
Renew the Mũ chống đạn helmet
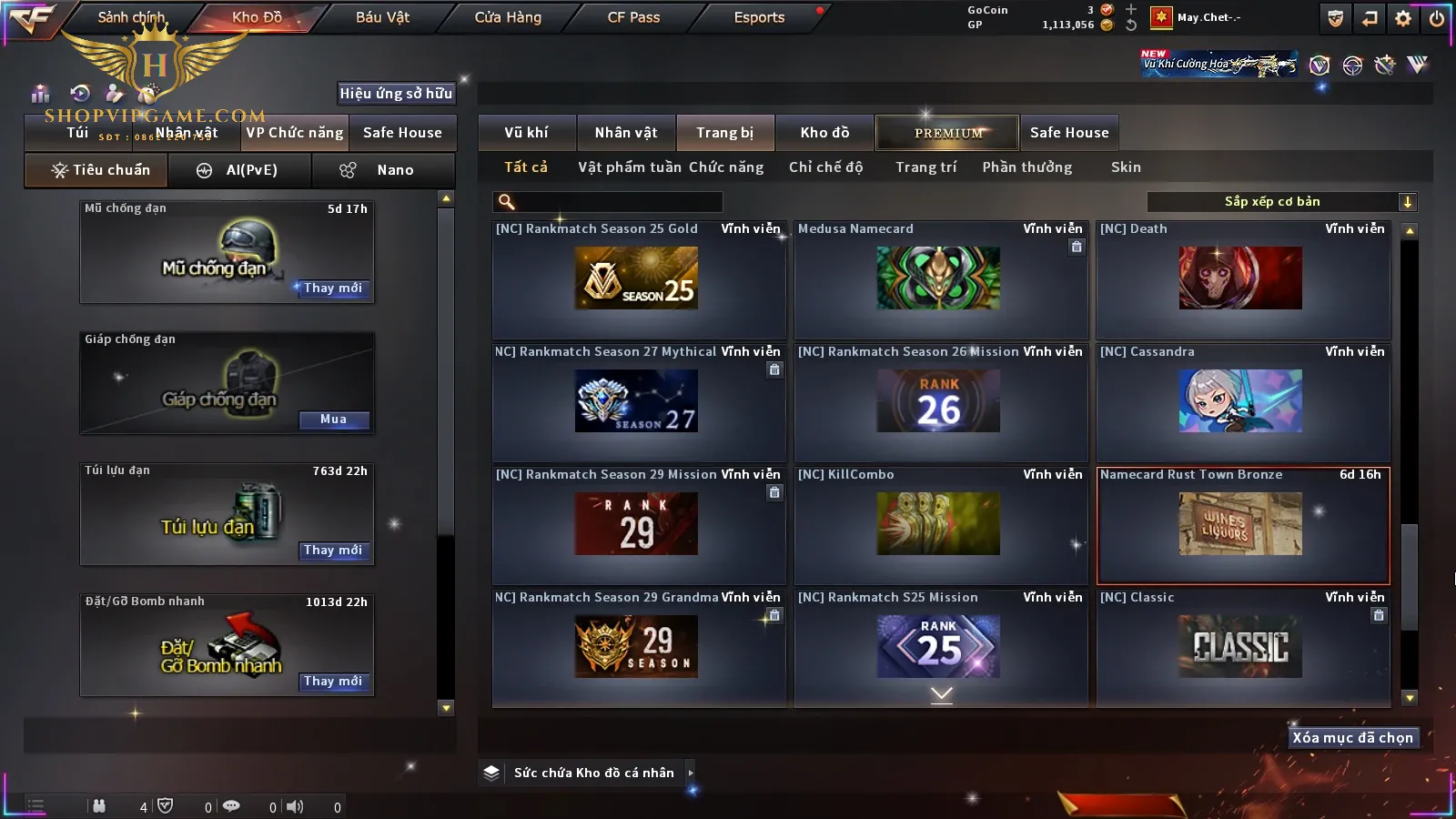tap(333, 288)
